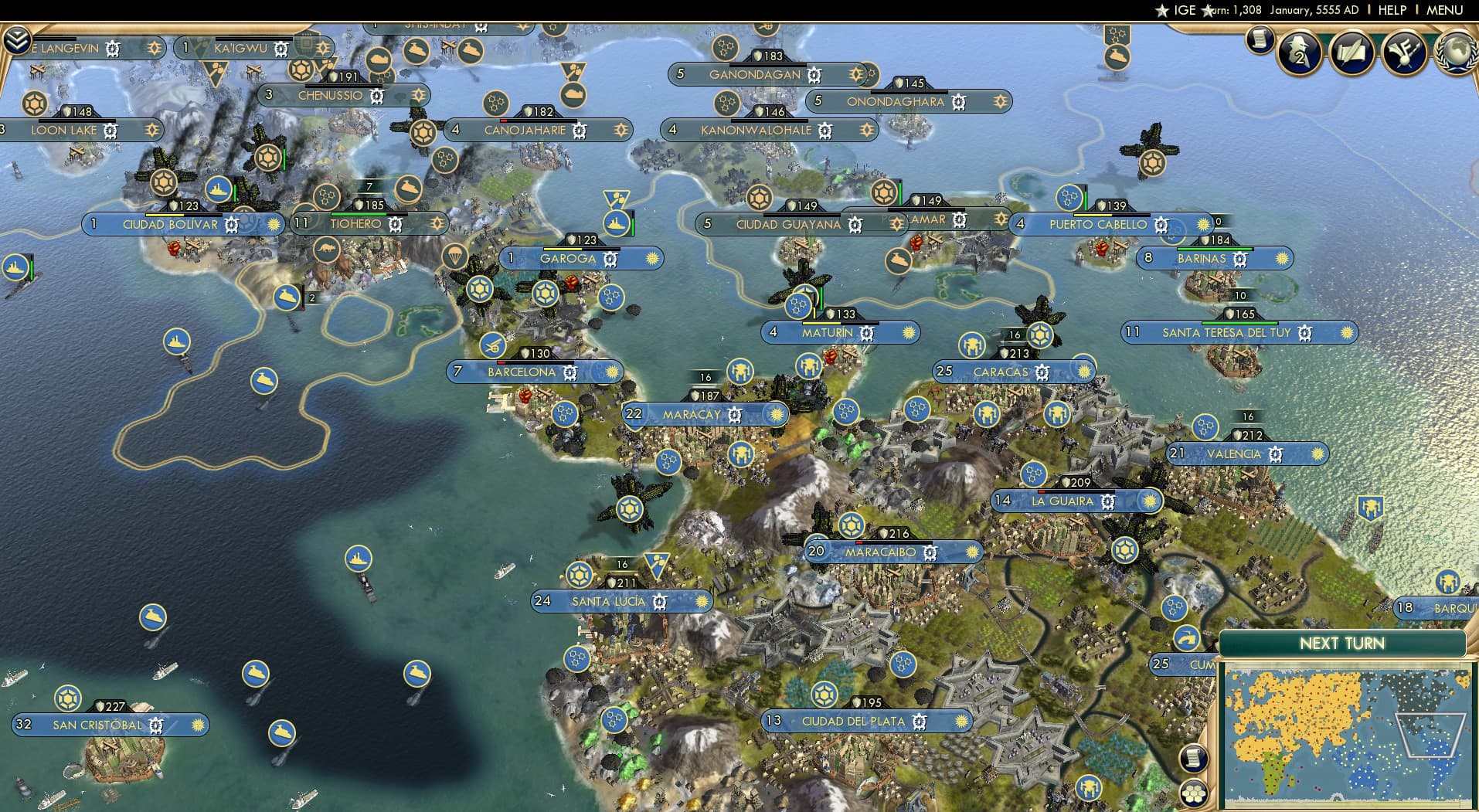Click the scroll icon beside the minimap
The width and height of the screenshot is (1479, 812).
pos(1193,758)
